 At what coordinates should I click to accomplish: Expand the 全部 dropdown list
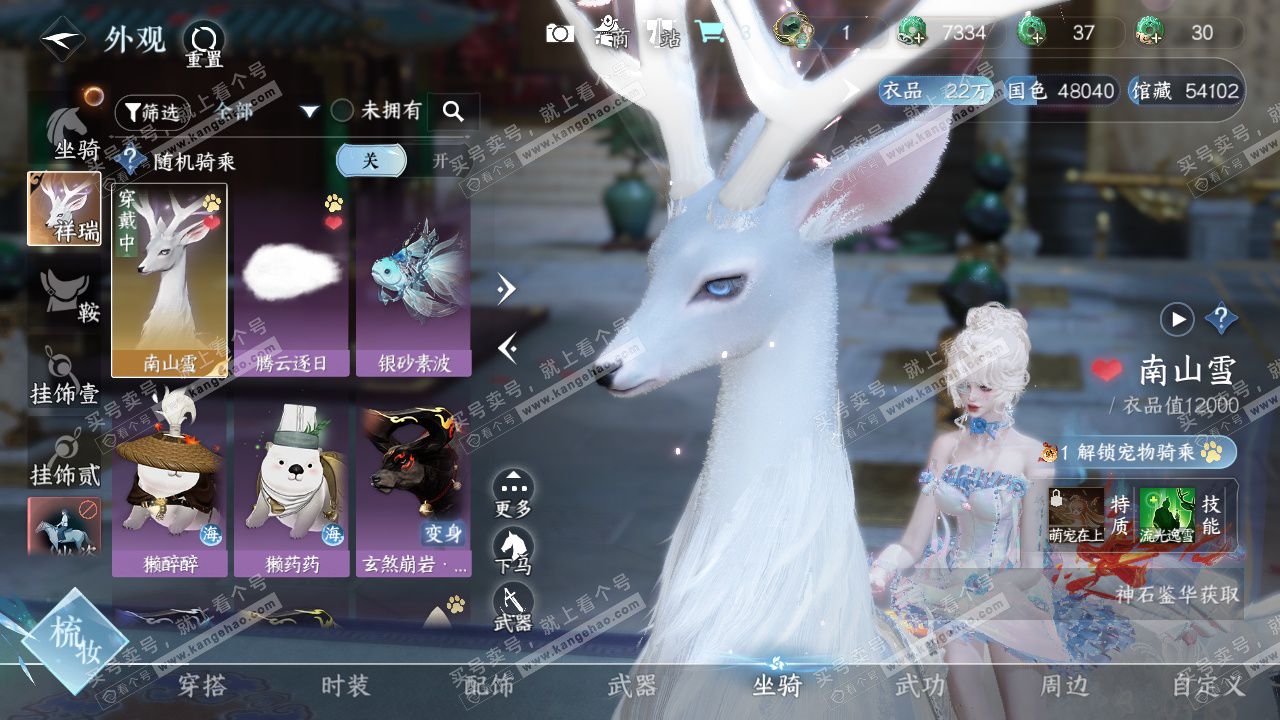click(309, 111)
